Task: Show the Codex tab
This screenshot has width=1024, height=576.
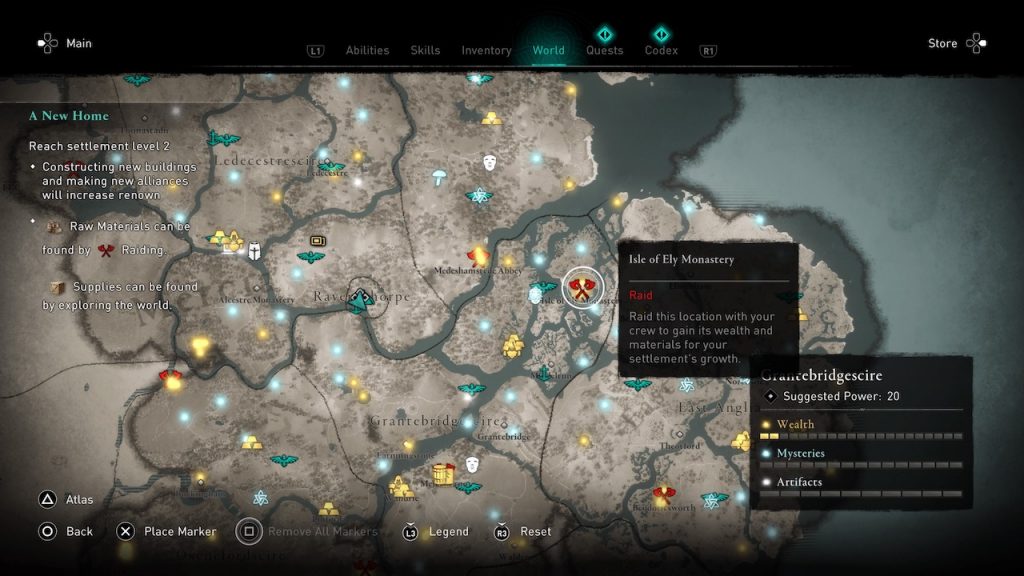Action: 661,50
